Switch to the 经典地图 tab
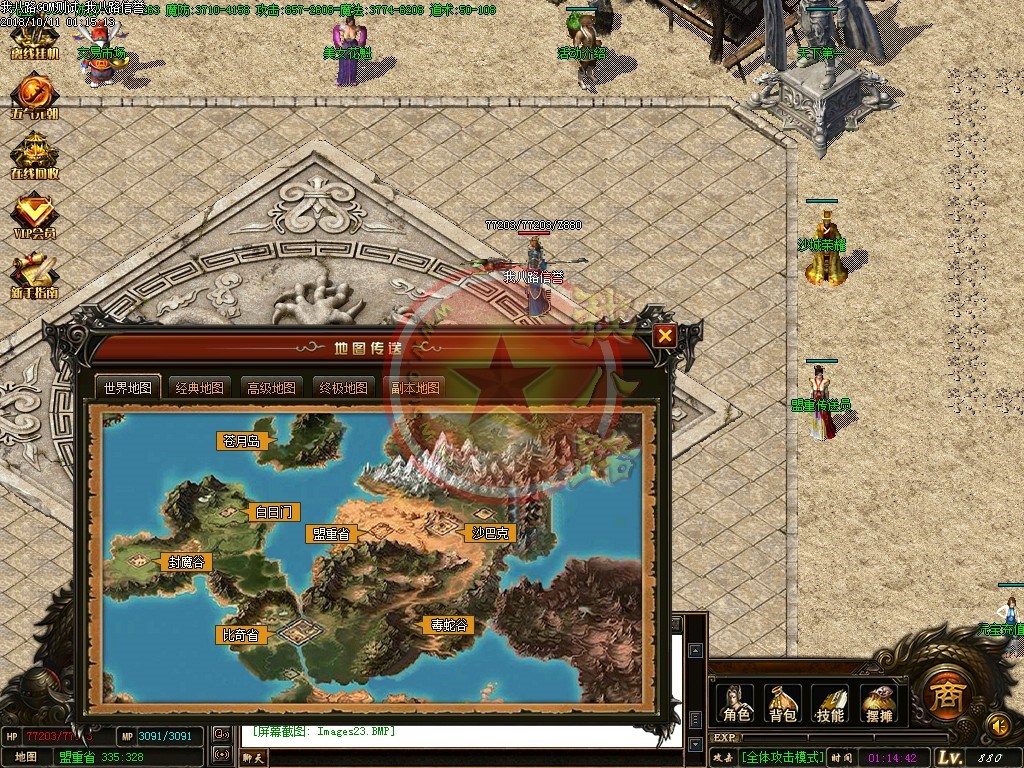This screenshot has width=1024, height=768. [x=199, y=388]
